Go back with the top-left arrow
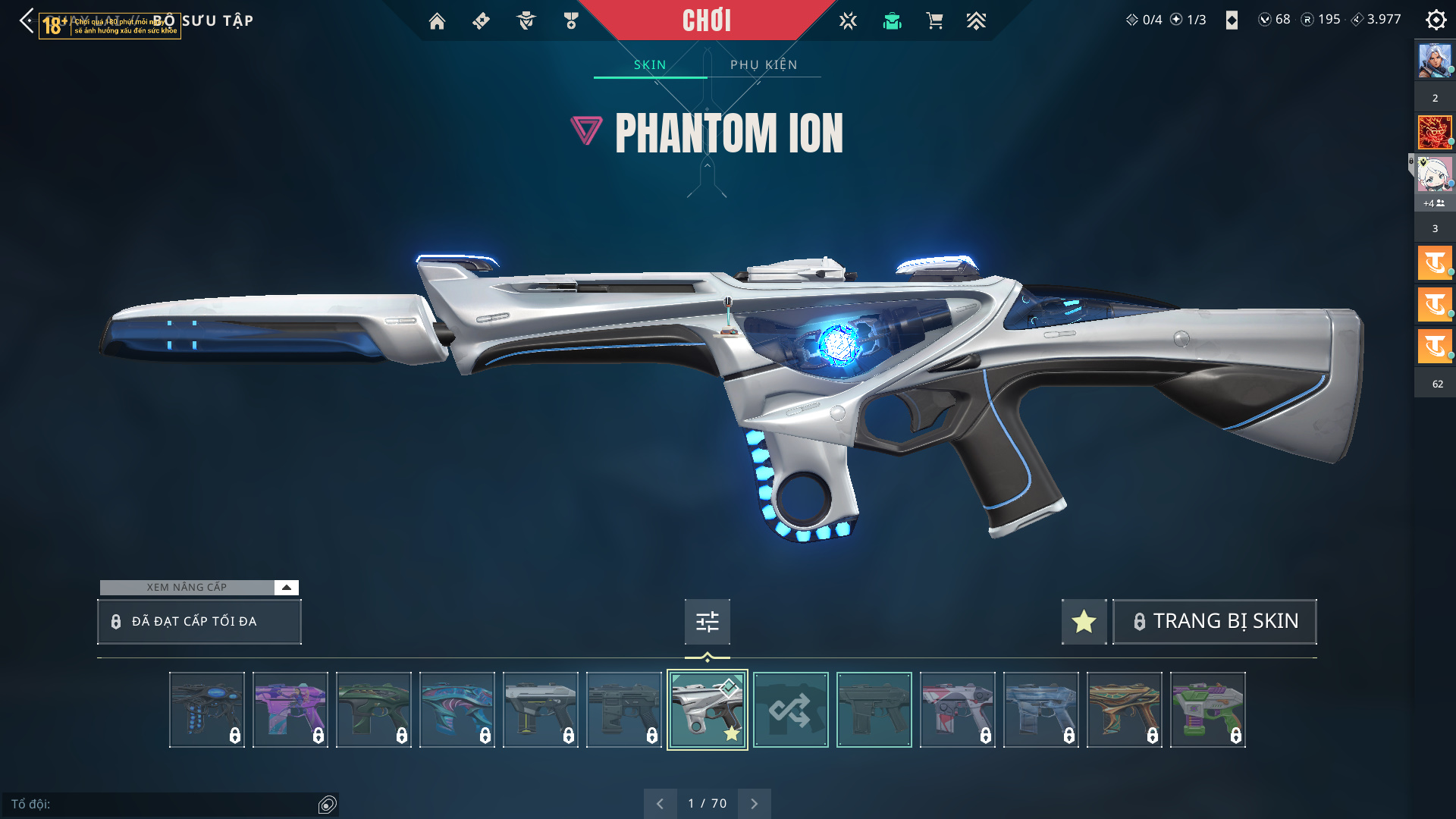 (27, 20)
